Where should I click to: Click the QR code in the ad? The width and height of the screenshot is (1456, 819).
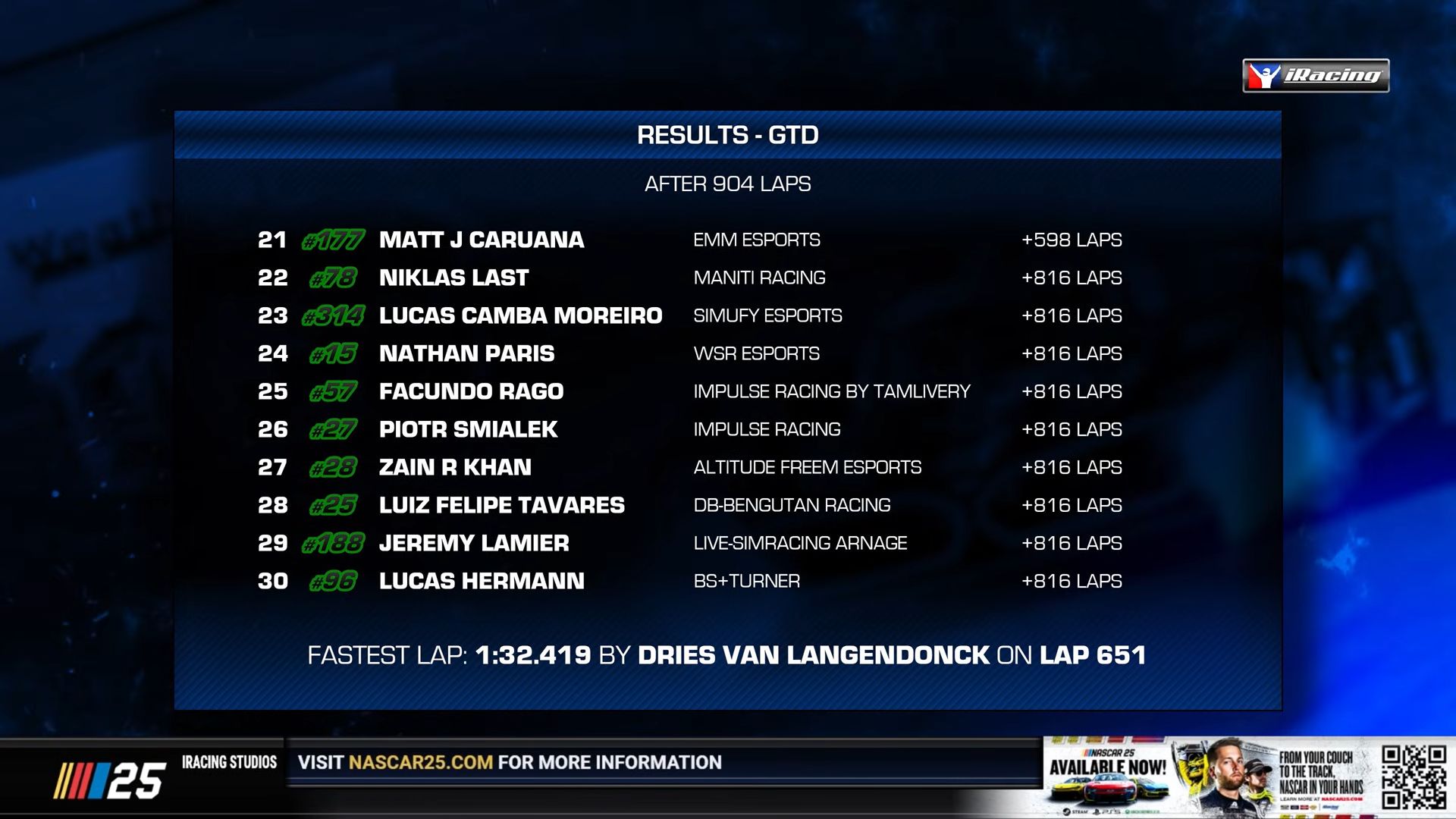coord(1413,777)
